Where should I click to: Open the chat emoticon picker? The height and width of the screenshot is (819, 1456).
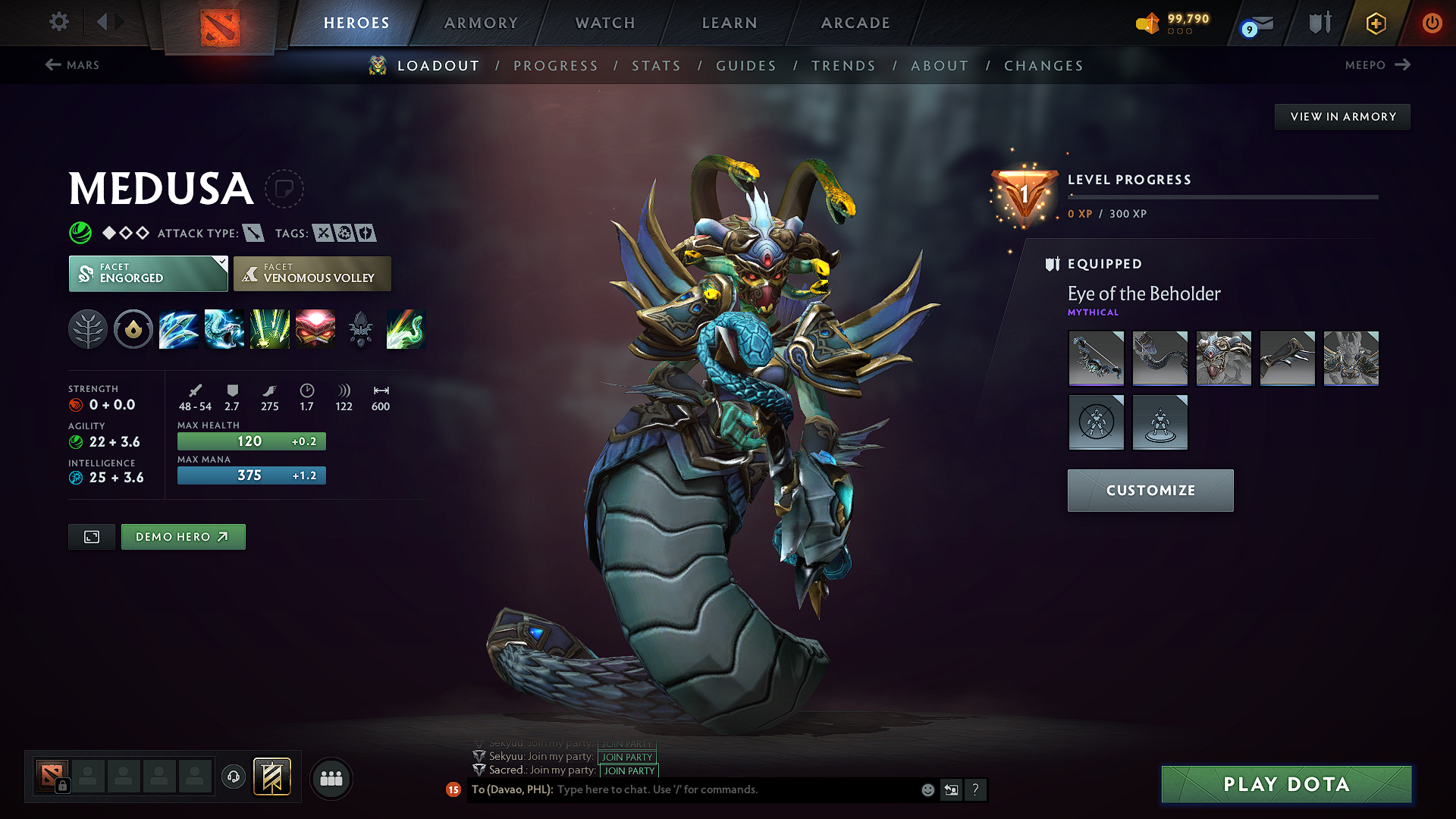click(x=927, y=789)
